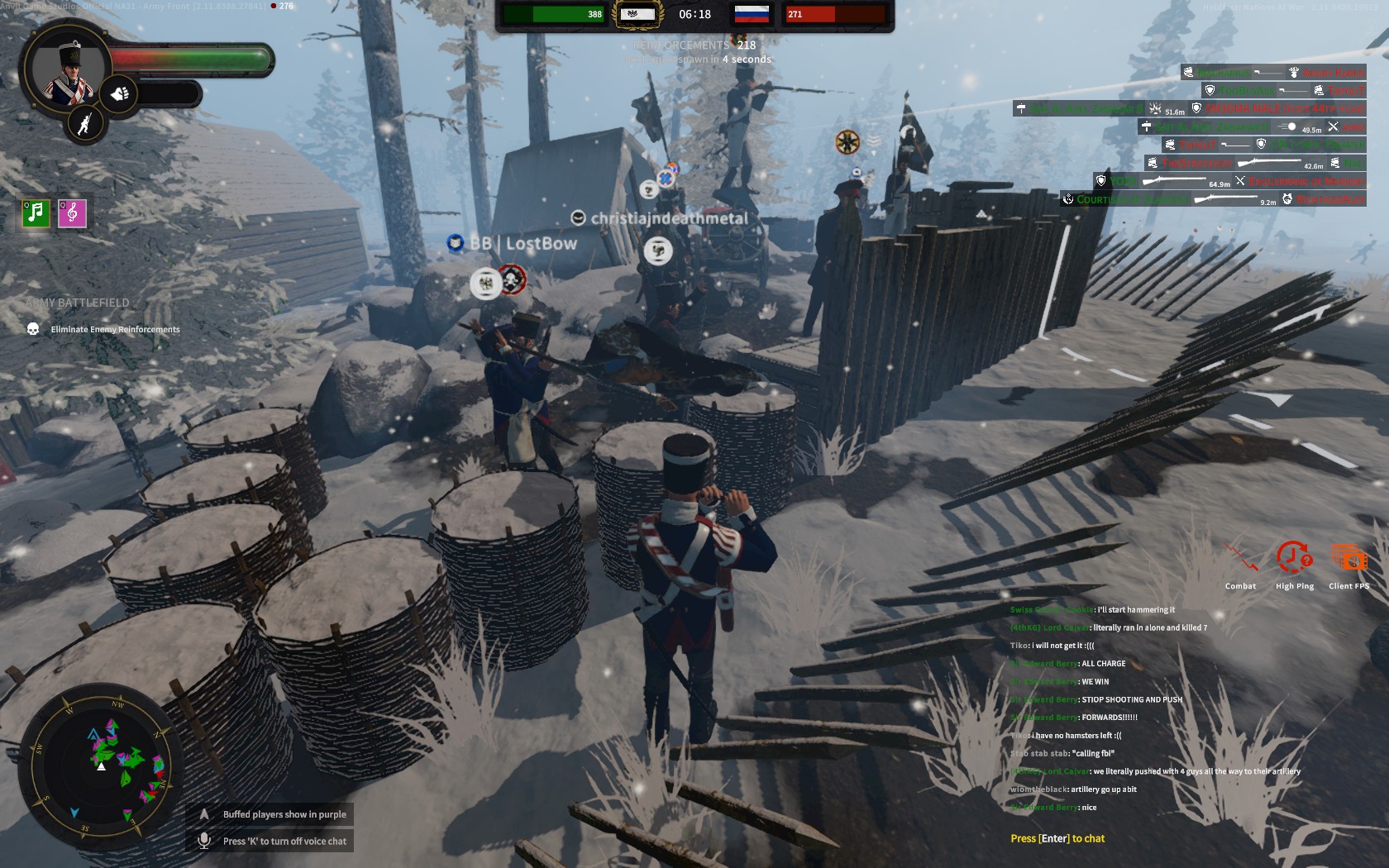Viewport: 1389px width, 868px height.
Task: Focus the chat input line
Action: (1057, 838)
